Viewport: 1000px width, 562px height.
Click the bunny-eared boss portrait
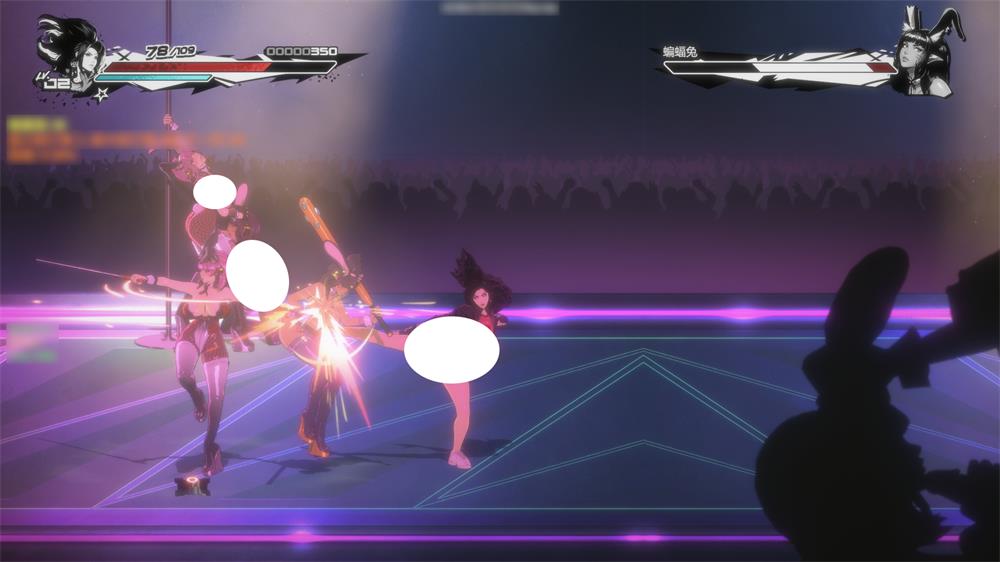[x=926, y=55]
